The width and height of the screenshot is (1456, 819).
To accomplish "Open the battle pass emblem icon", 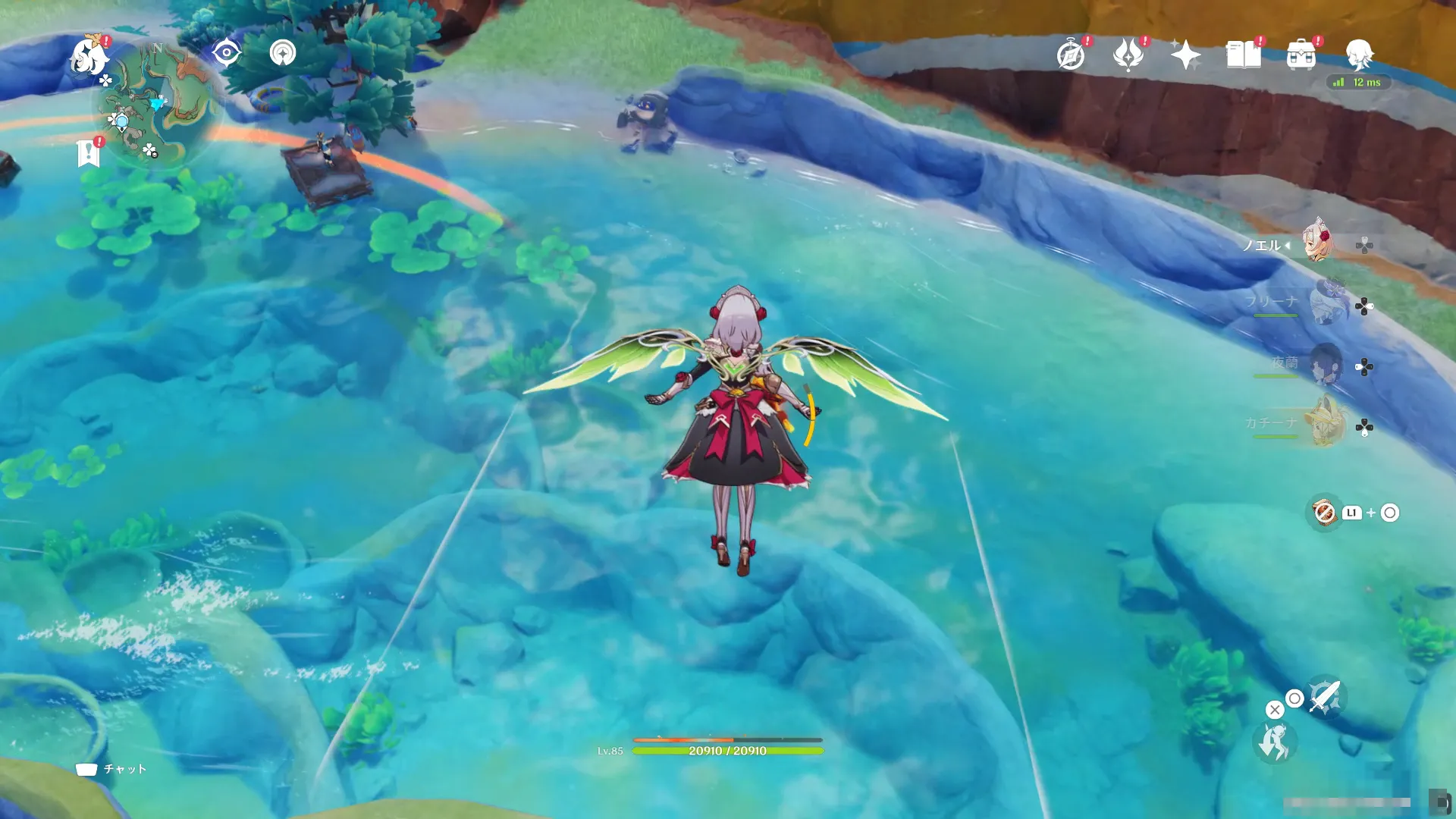I will click(1128, 55).
